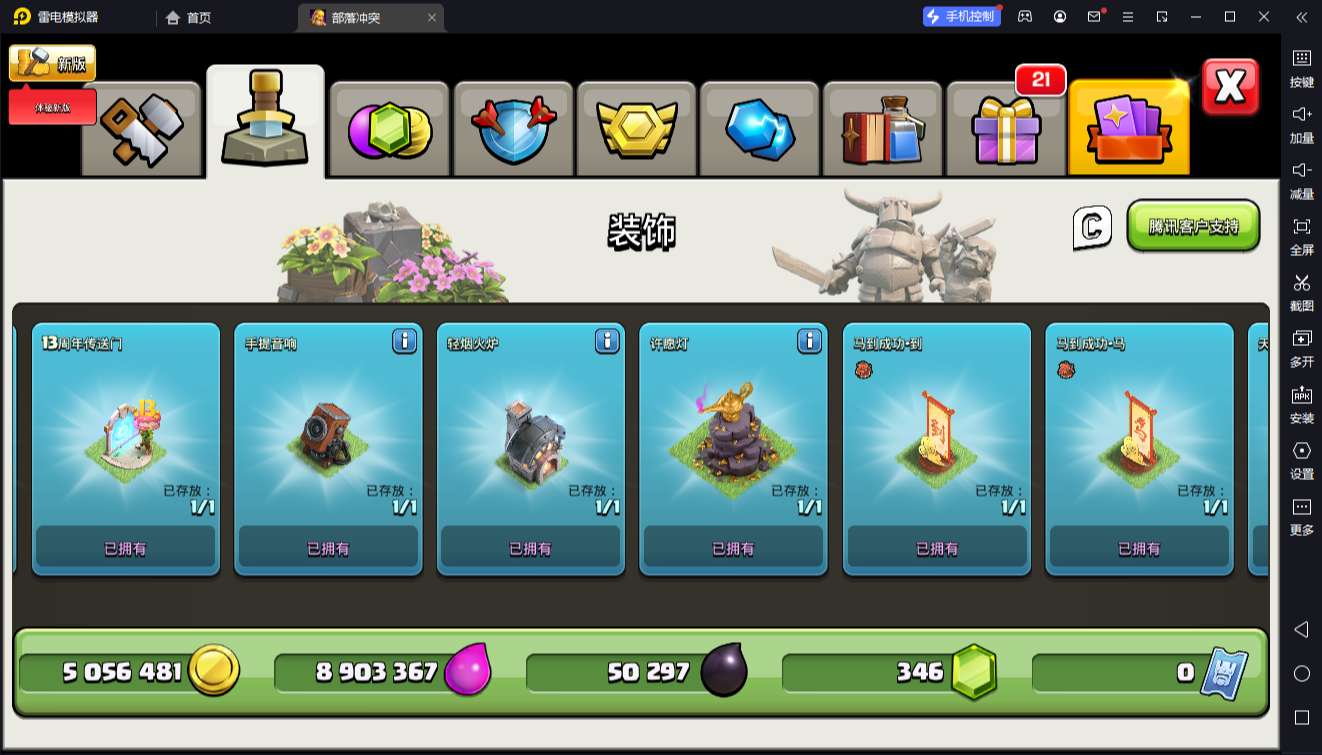Open the hammer and saw builder tab

[x=141, y=130]
